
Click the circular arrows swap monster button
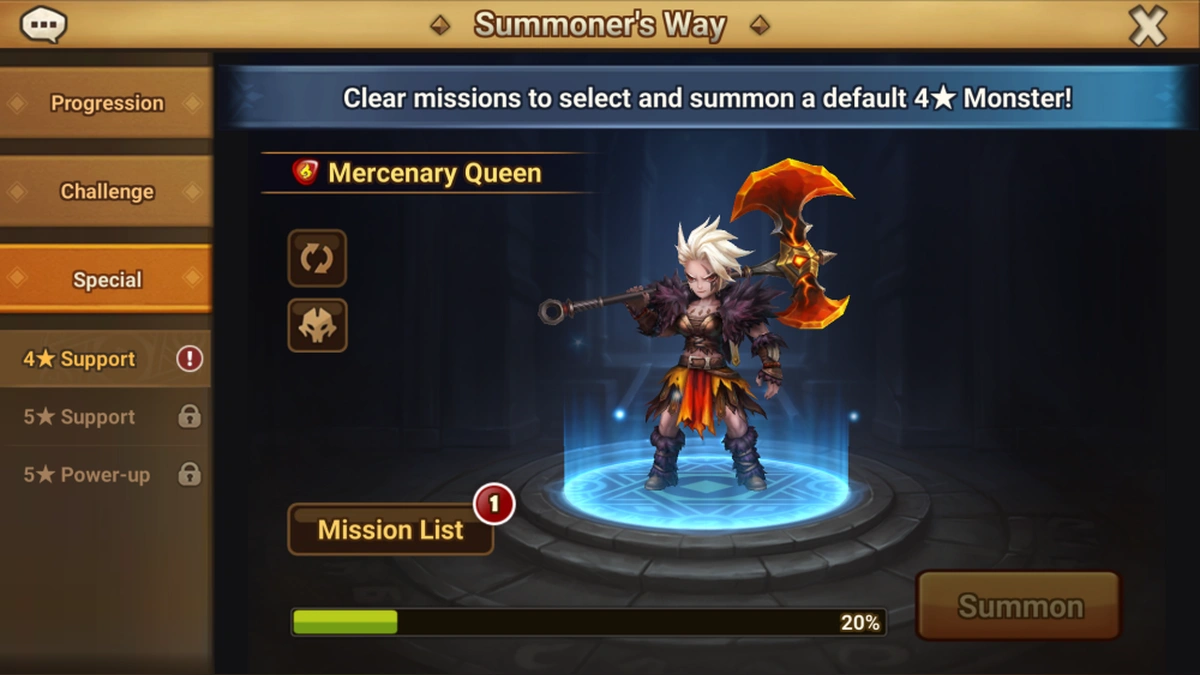click(317, 259)
